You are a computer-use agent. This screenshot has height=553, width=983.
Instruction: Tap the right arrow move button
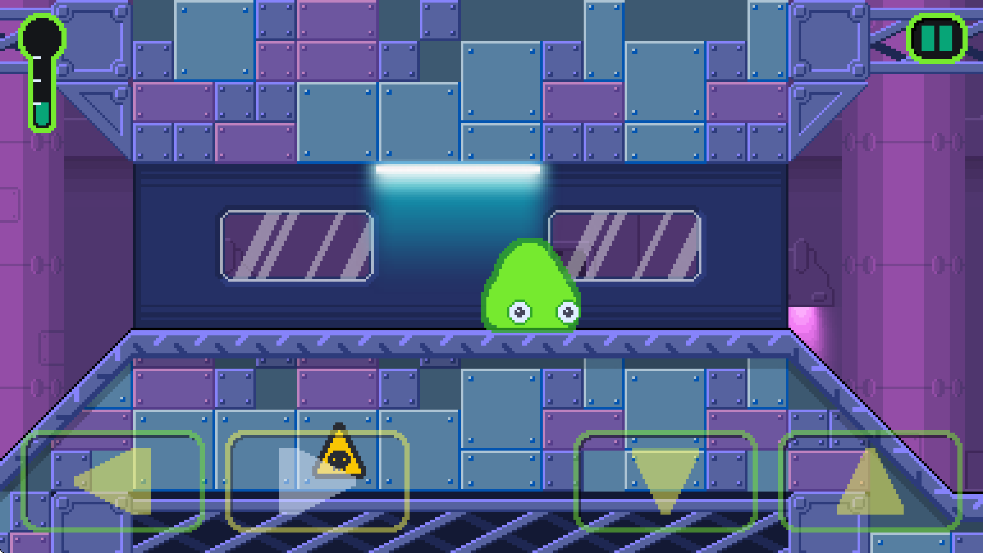317,480
